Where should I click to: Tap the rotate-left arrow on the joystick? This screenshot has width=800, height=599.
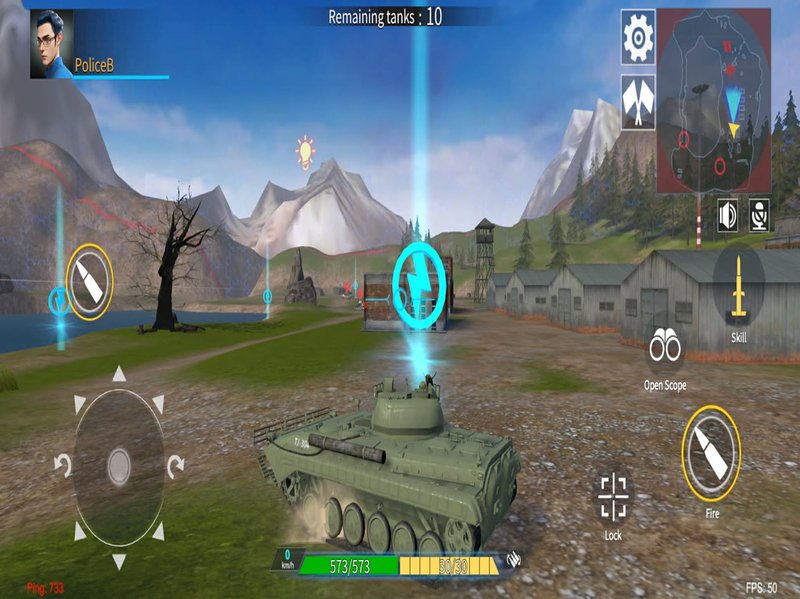[x=62, y=465]
